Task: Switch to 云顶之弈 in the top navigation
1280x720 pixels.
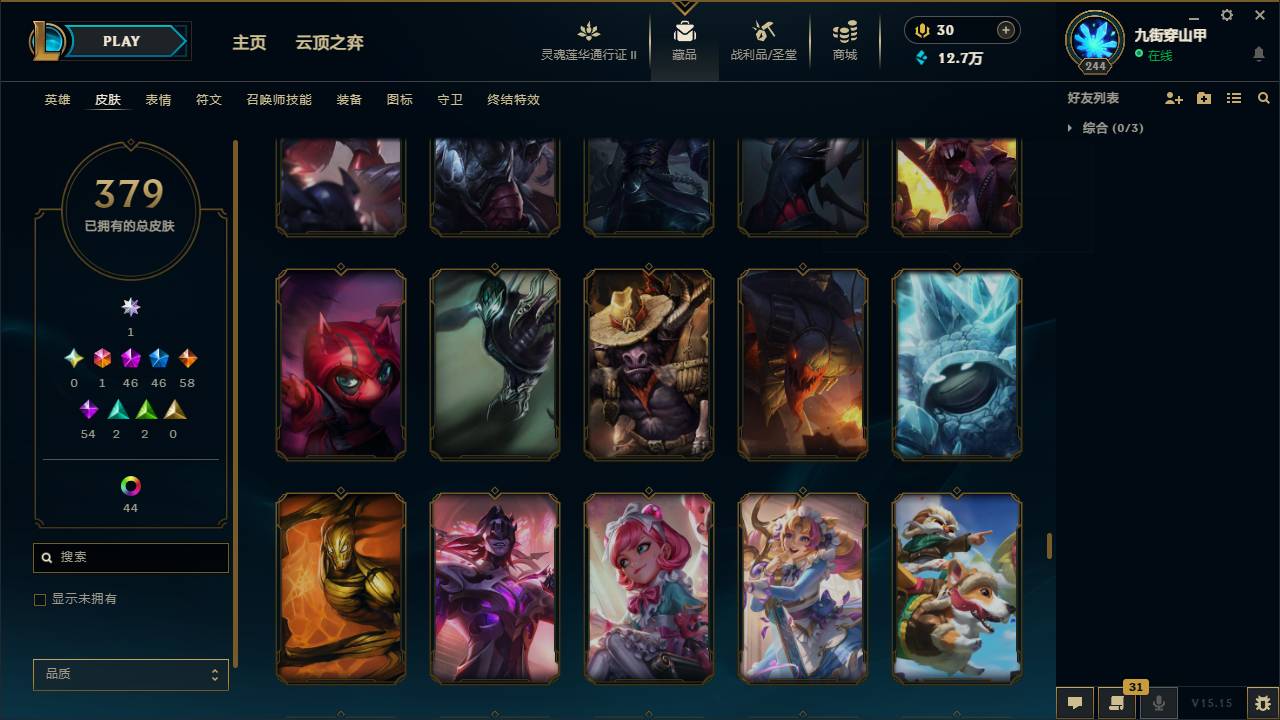Action: pos(330,42)
